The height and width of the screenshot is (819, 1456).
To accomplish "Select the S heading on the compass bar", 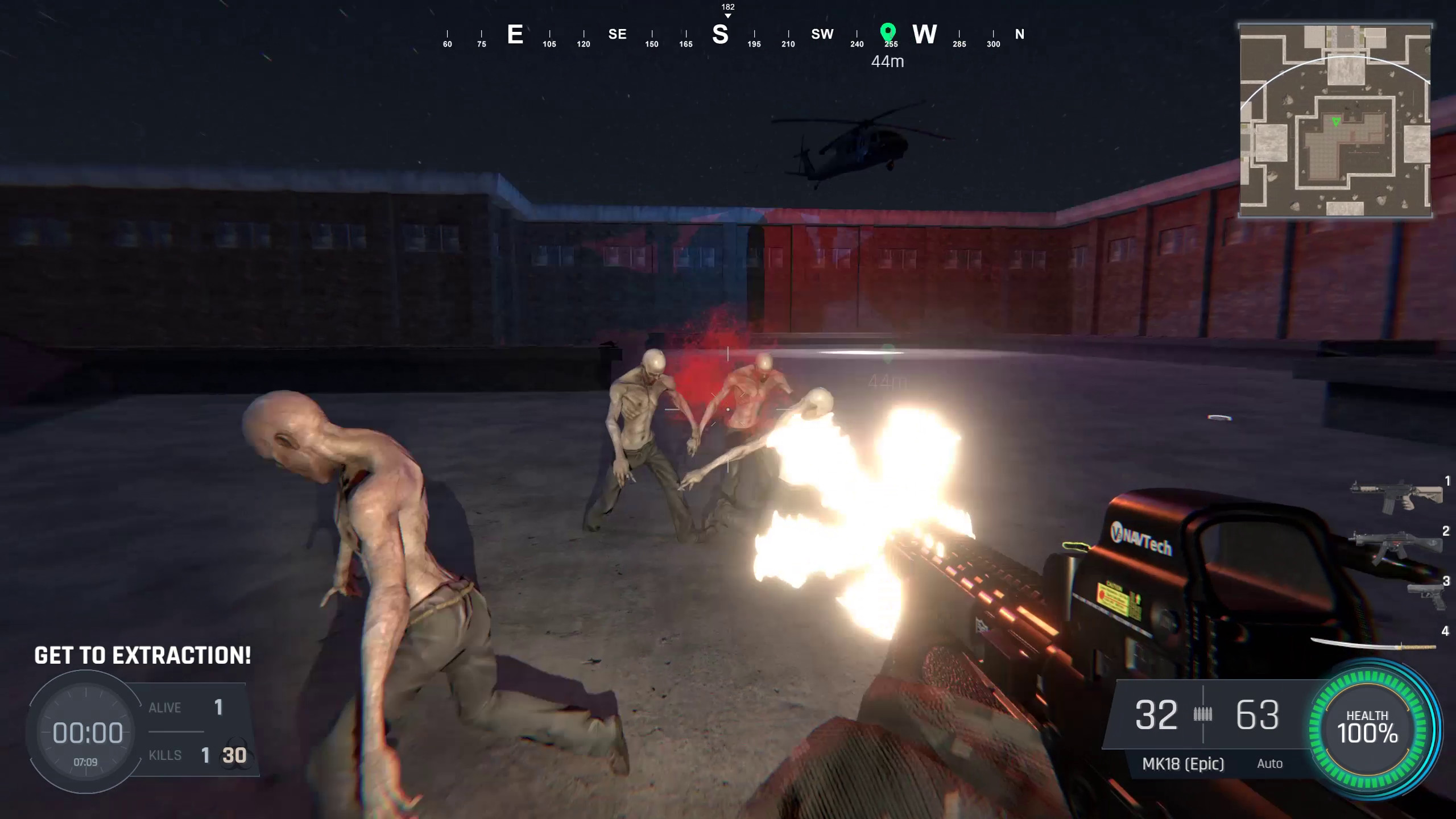I will [x=721, y=35].
